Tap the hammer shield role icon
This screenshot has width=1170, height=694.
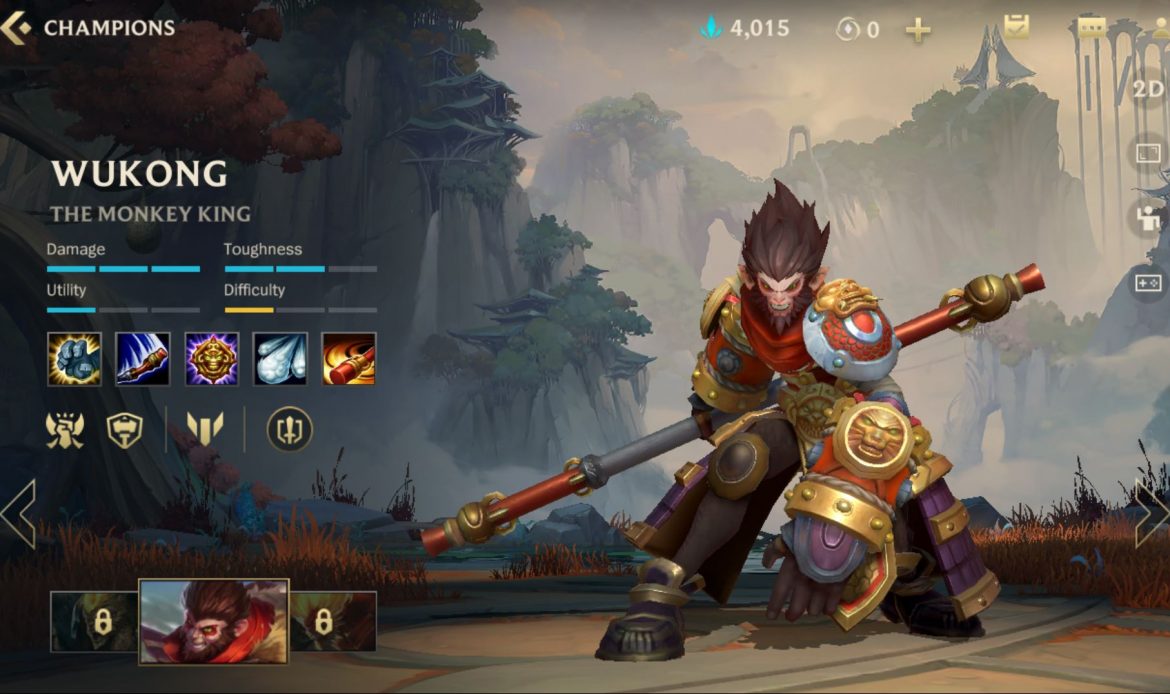click(x=125, y=430)
